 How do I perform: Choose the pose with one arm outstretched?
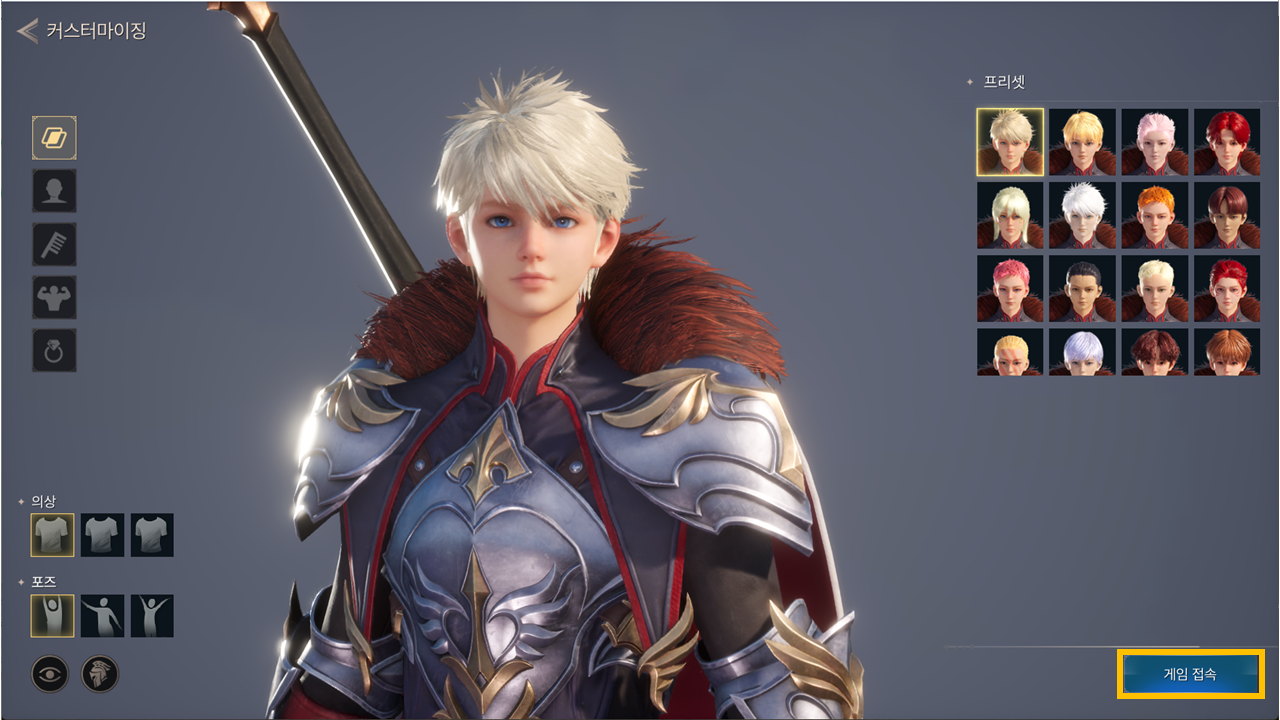coord(102,616)
